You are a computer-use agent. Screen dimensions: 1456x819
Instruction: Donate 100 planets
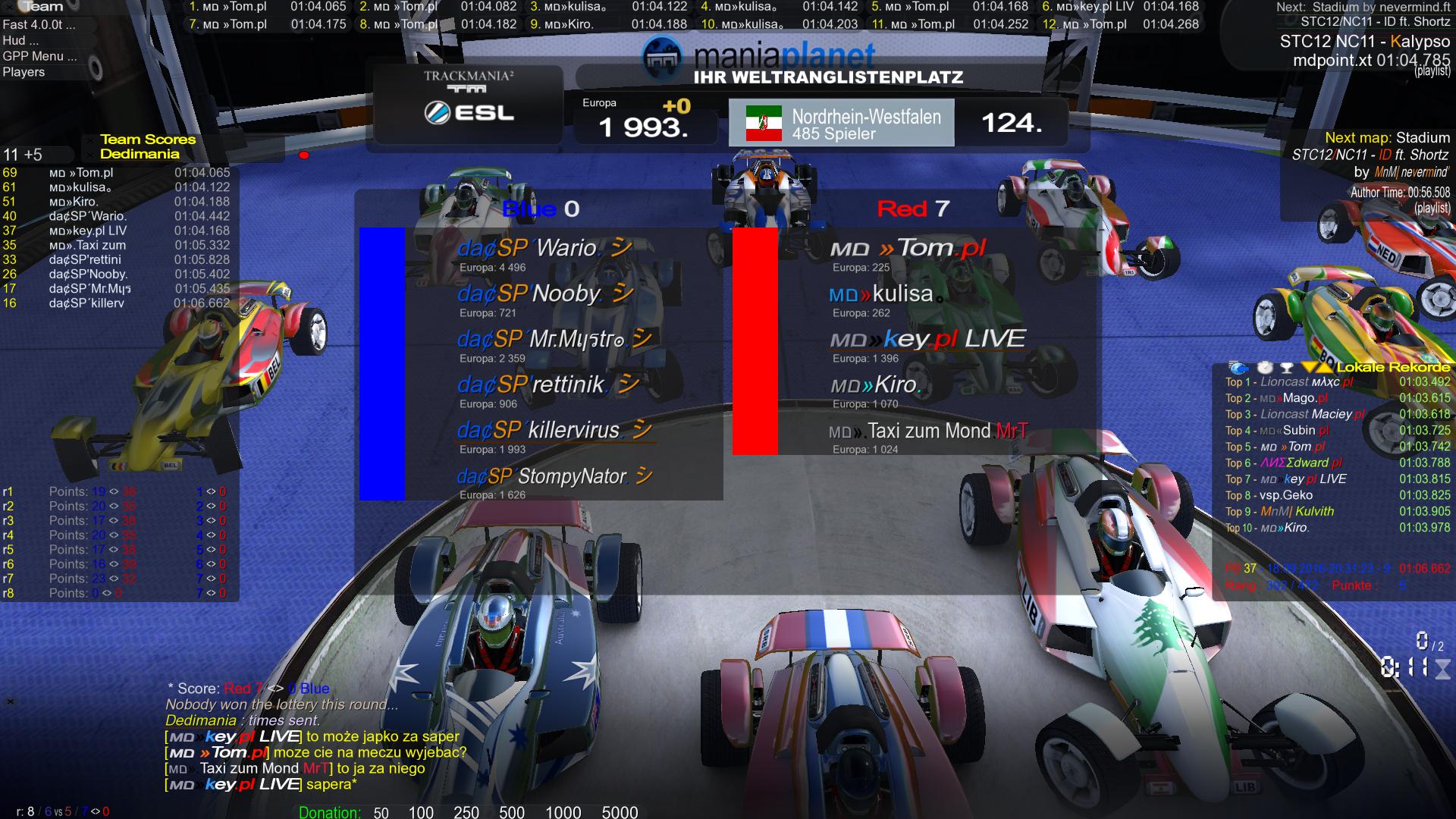421,812
